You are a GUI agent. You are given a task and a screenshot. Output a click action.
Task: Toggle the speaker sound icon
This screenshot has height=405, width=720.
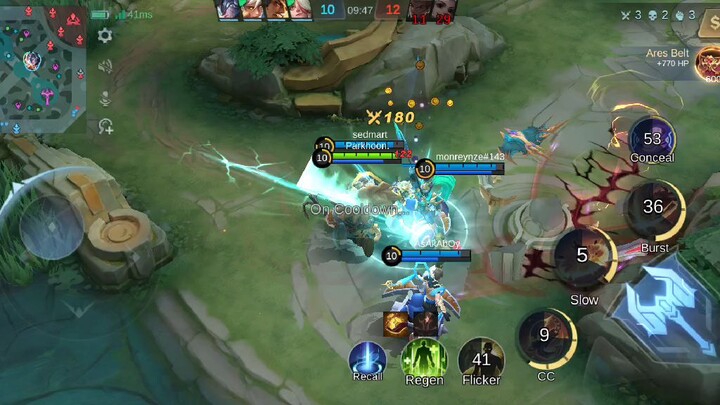[105, 66]
